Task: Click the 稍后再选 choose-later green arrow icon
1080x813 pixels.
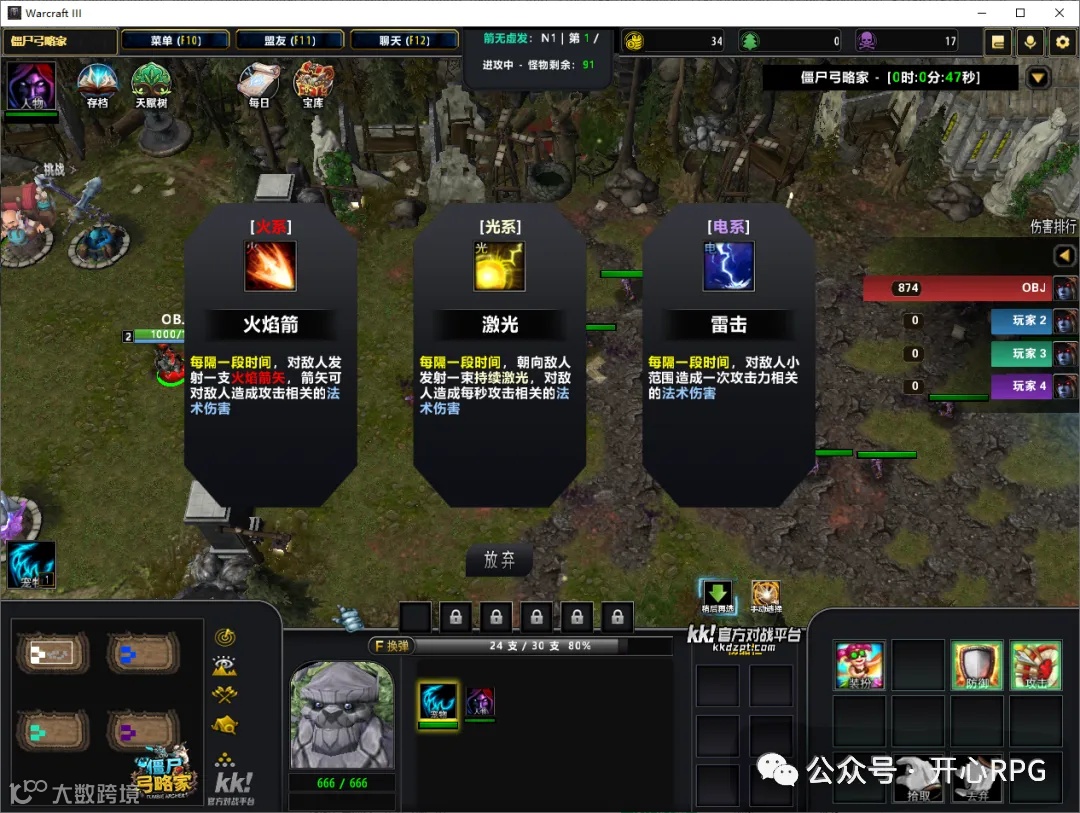Action: click(x=717, y=594)
